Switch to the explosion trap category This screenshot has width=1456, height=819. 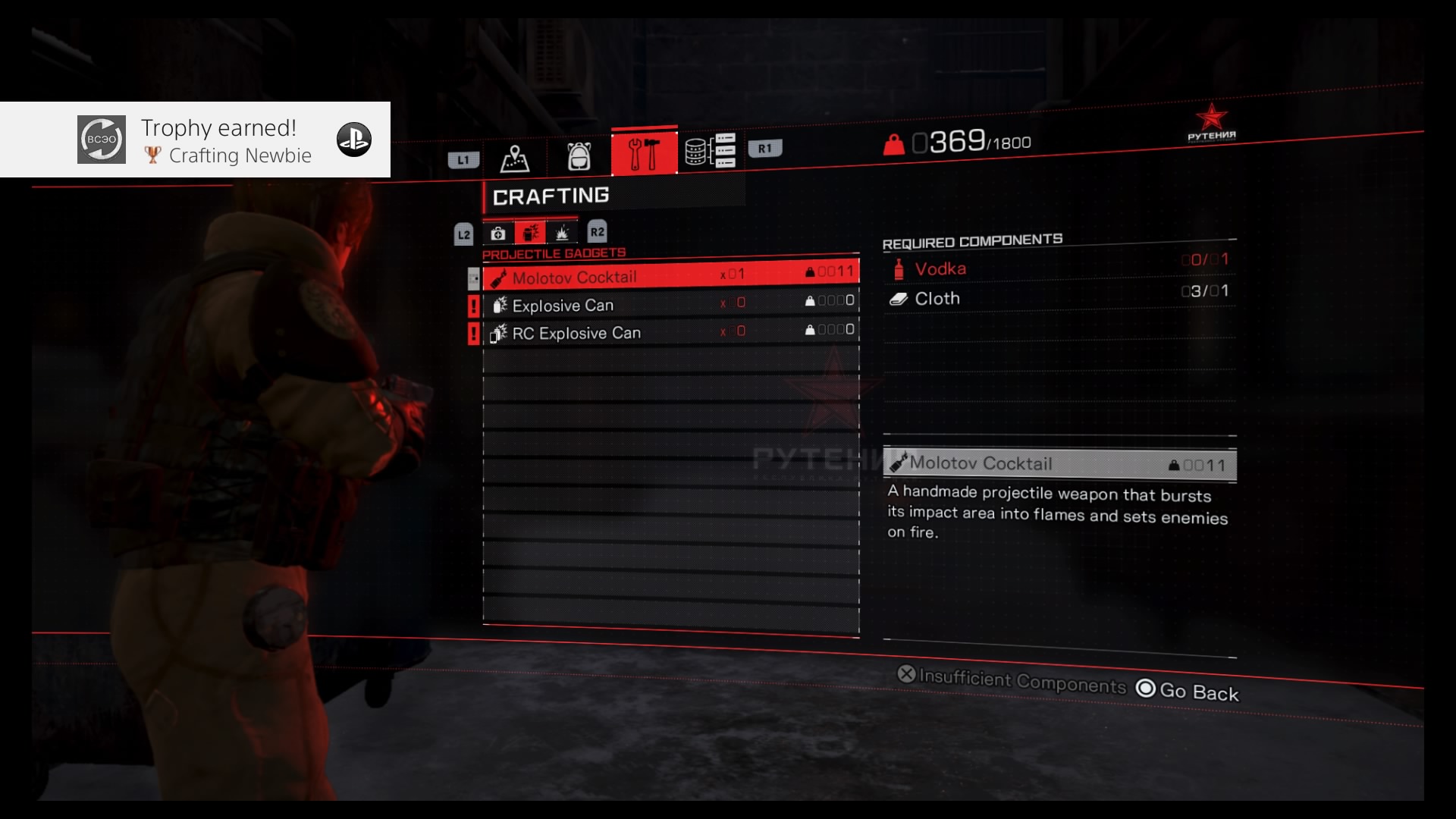[x=562, y=232]
